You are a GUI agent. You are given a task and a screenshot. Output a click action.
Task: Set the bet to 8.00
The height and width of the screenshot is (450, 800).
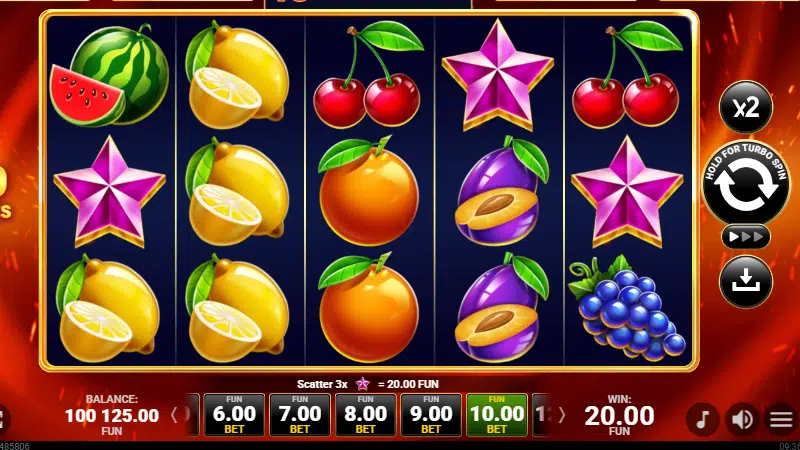point(365,414)
